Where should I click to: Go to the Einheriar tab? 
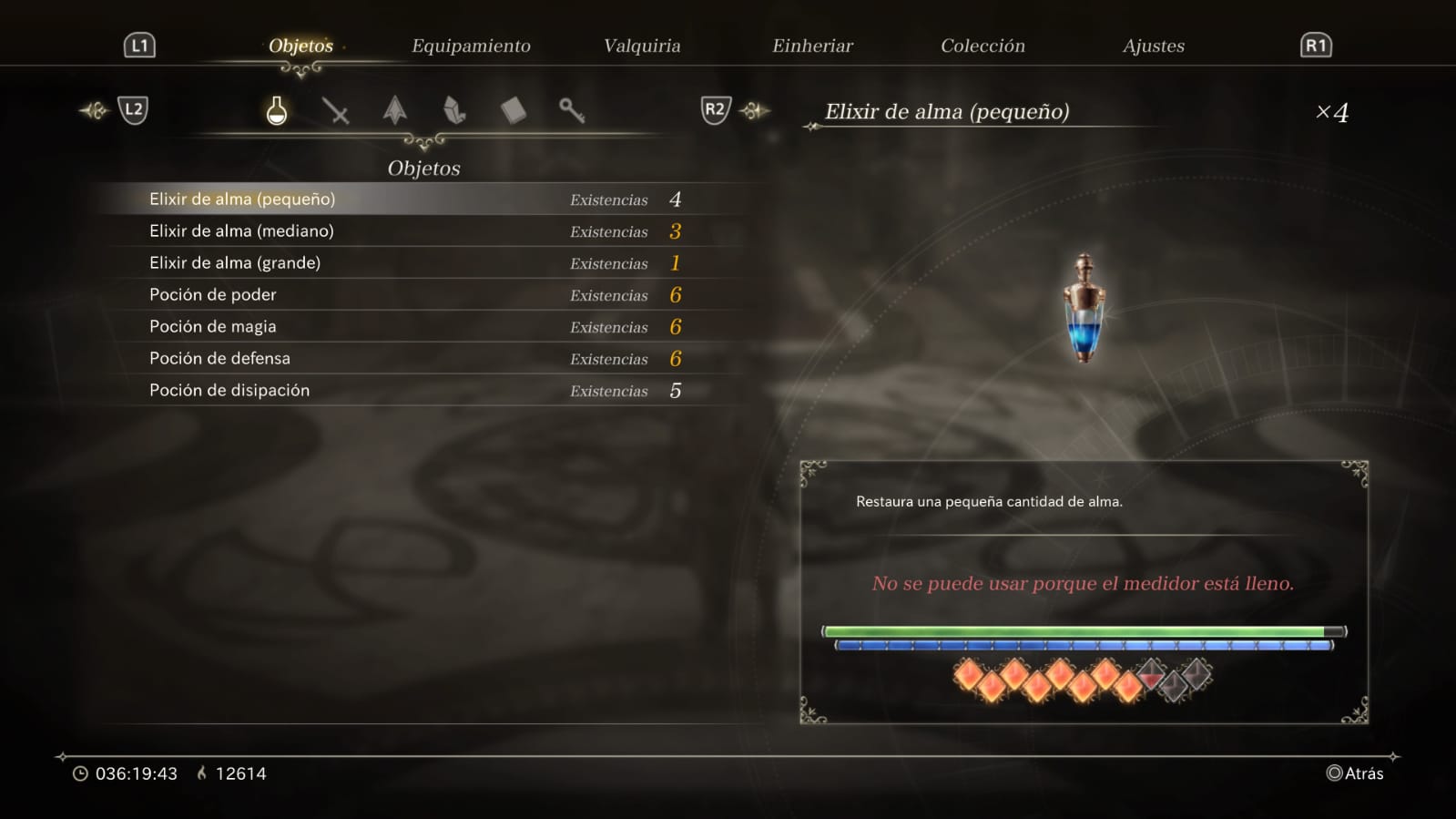[812, 46]
